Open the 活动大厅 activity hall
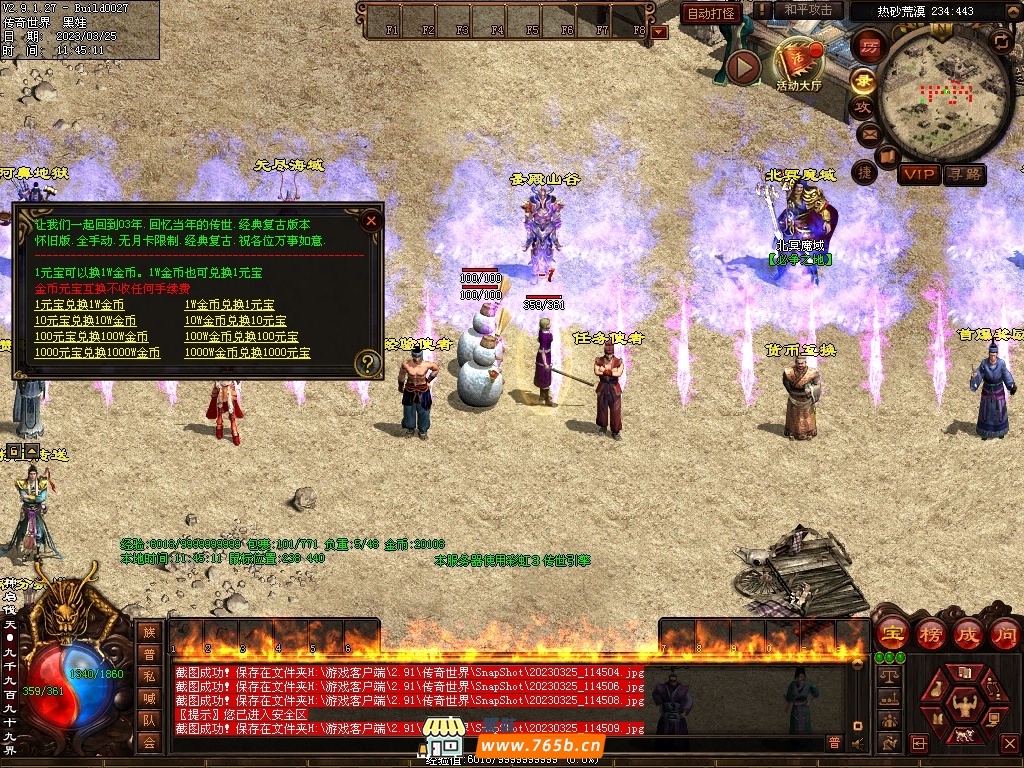The width and height of the screenshot is (1024, 768). (x=798, y=66)
